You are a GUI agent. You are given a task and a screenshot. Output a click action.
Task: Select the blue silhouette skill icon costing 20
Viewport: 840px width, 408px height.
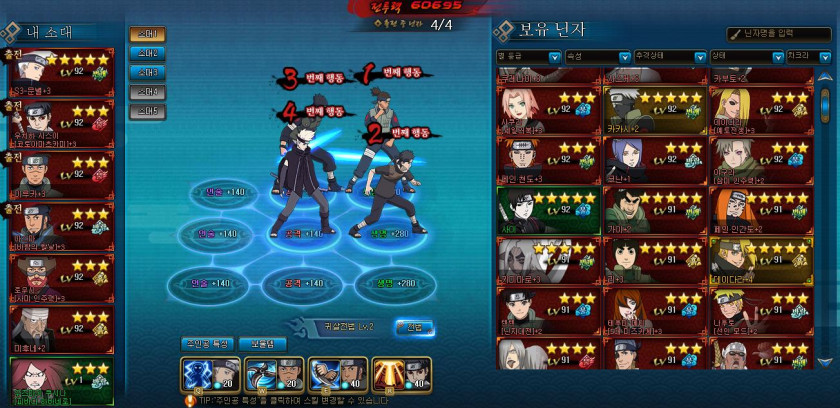pos(205,374)
